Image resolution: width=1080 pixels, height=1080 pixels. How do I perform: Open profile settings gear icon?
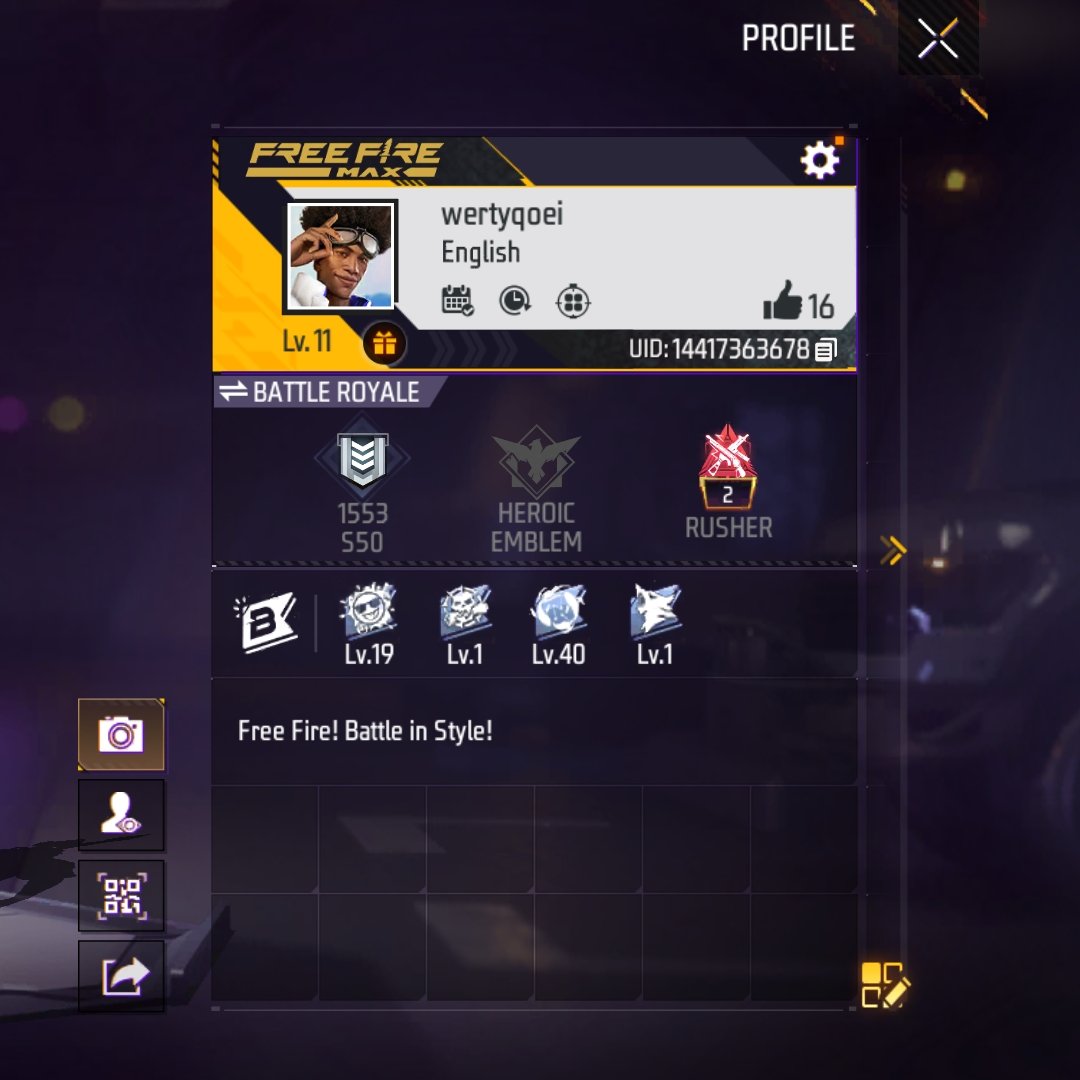coord(819,160)
